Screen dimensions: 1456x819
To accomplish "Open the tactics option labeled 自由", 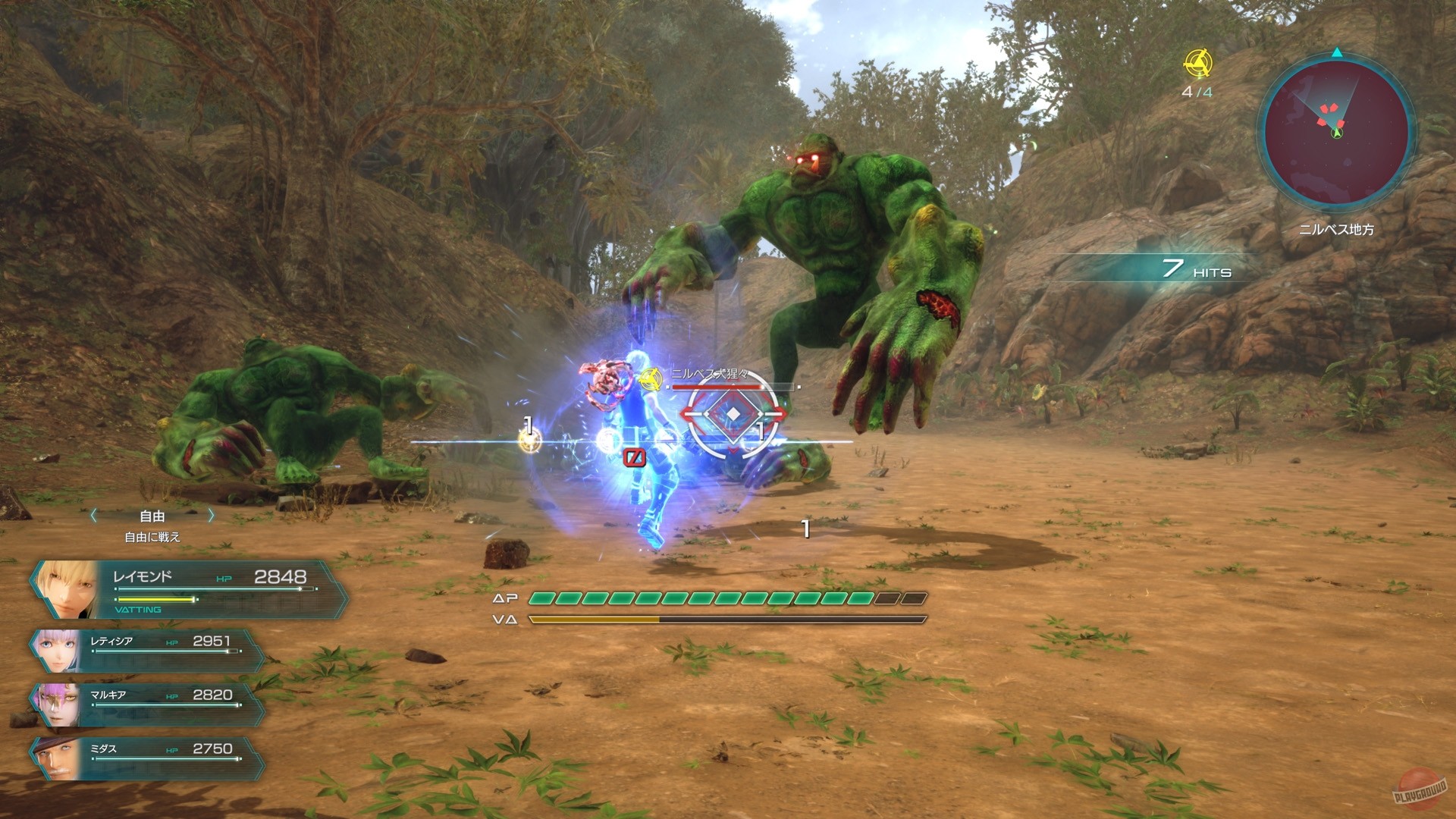I will click(x=151, y=515).
